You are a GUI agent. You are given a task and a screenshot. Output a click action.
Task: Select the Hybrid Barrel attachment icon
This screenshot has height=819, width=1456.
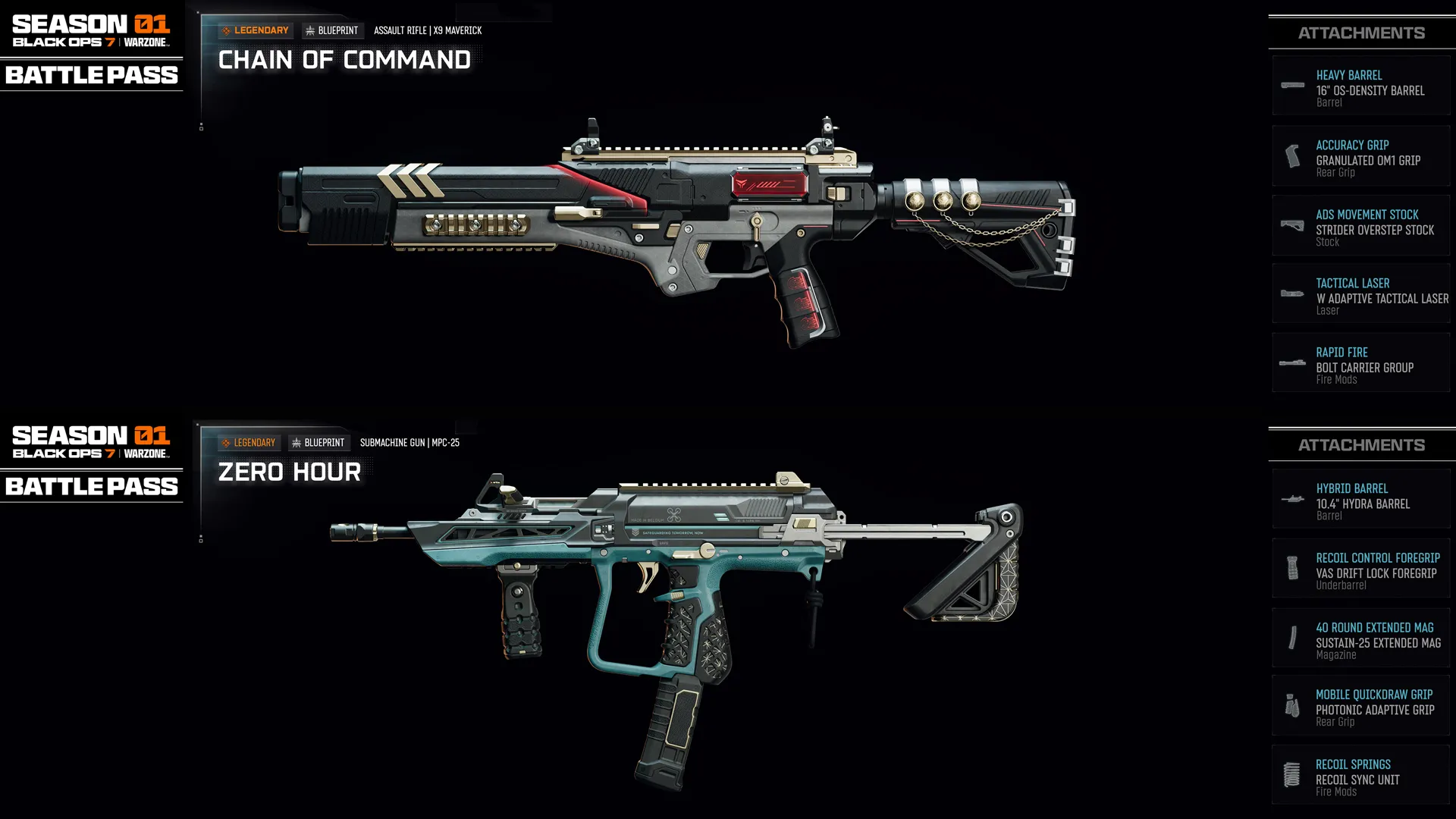pyautogui.click(x=1292, y=499)
